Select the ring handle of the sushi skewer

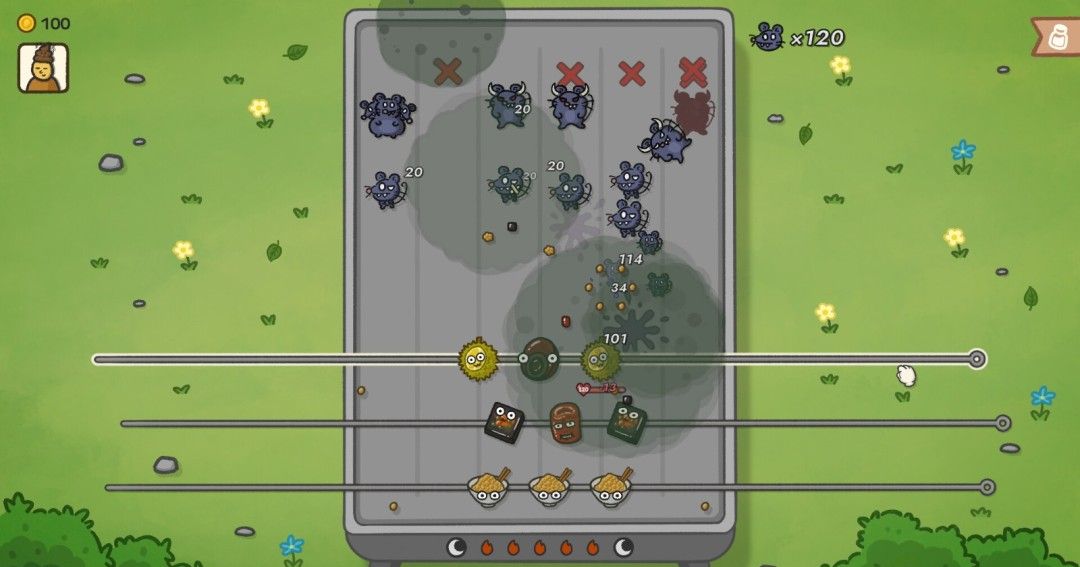click(1003, 423)
